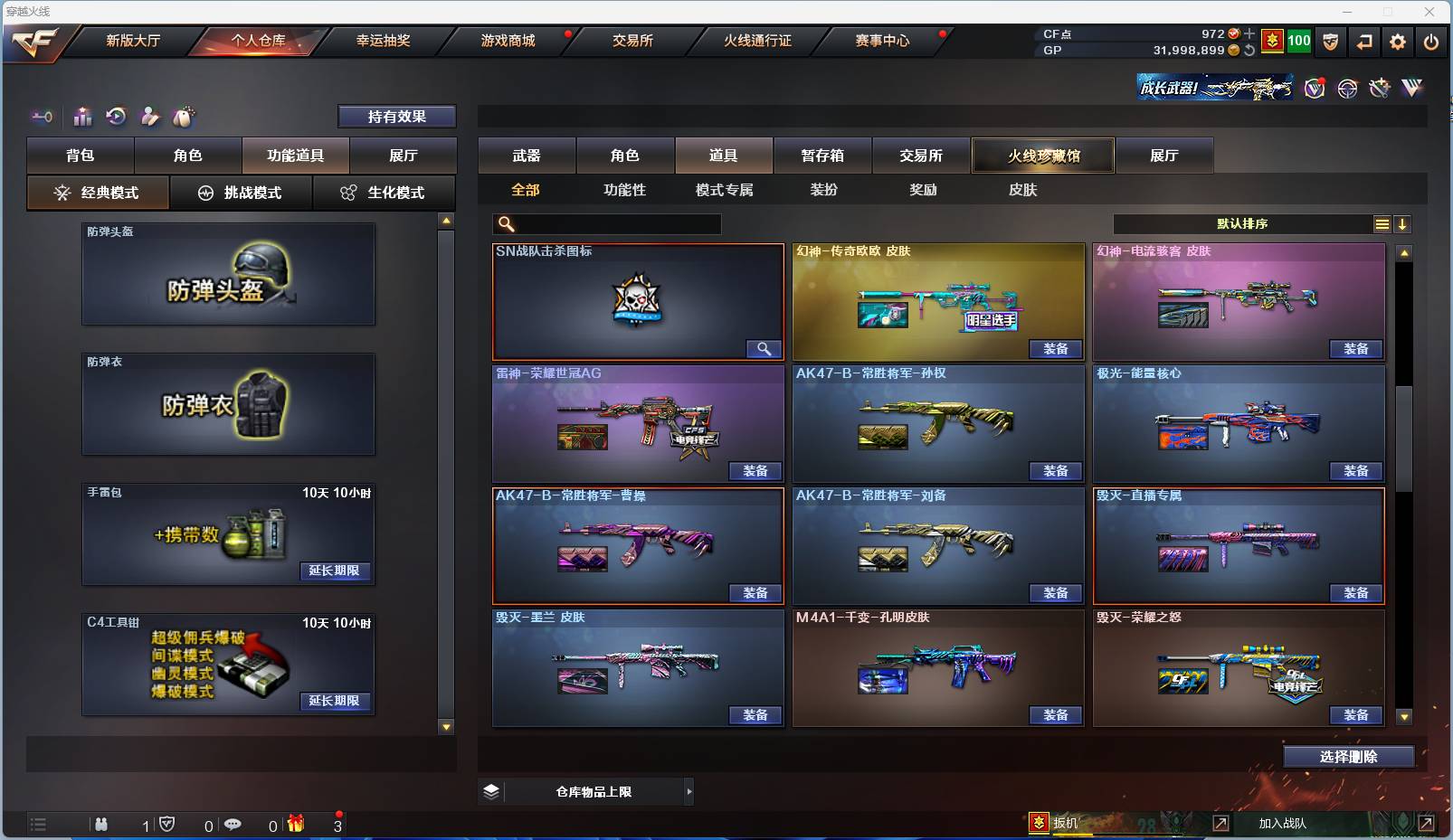This screenshot has width=1453, height=840.
Task: Select the history replay circular-arrow icon
Action: click(116, 117)
